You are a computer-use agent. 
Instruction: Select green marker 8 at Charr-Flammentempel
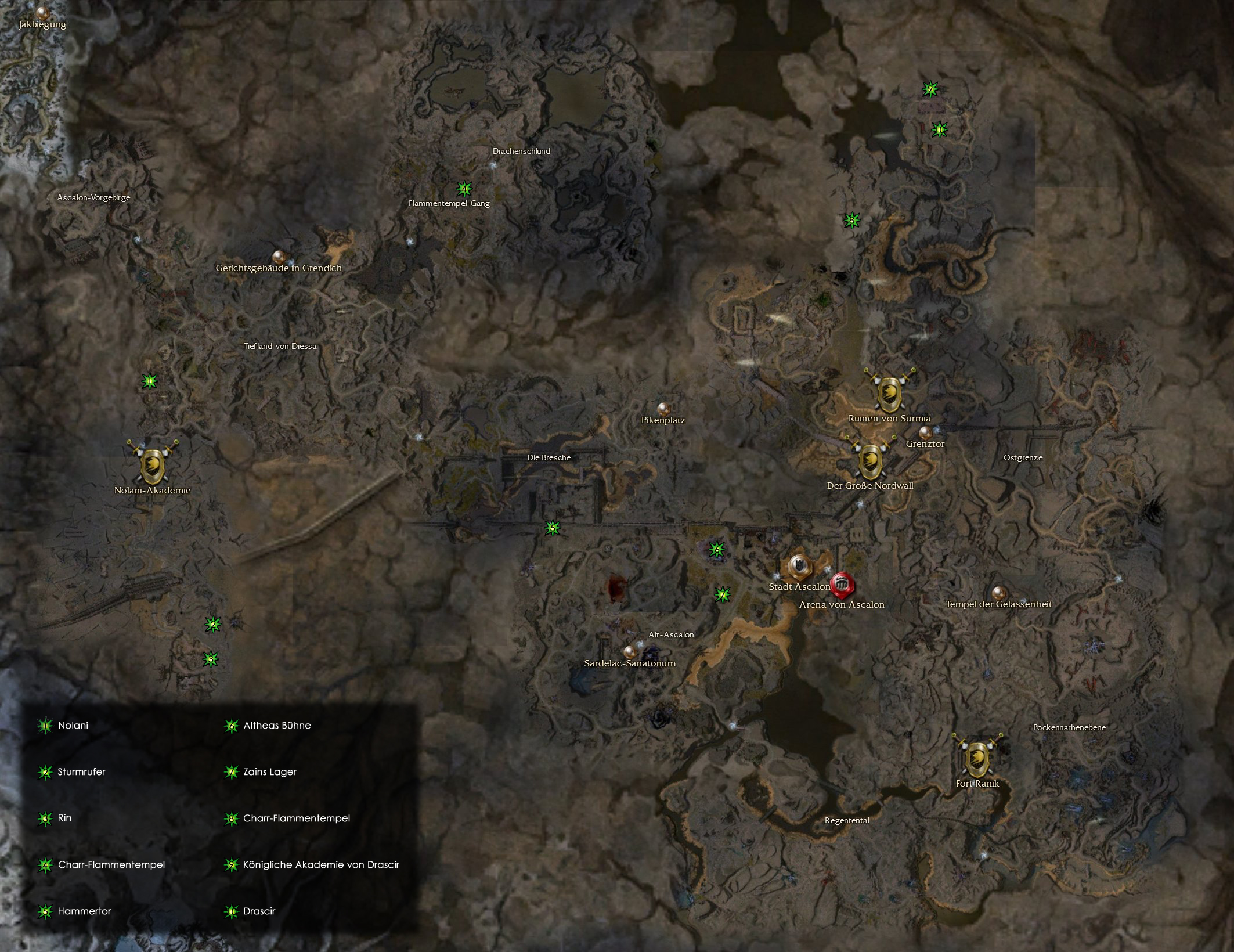click(851, 220)
